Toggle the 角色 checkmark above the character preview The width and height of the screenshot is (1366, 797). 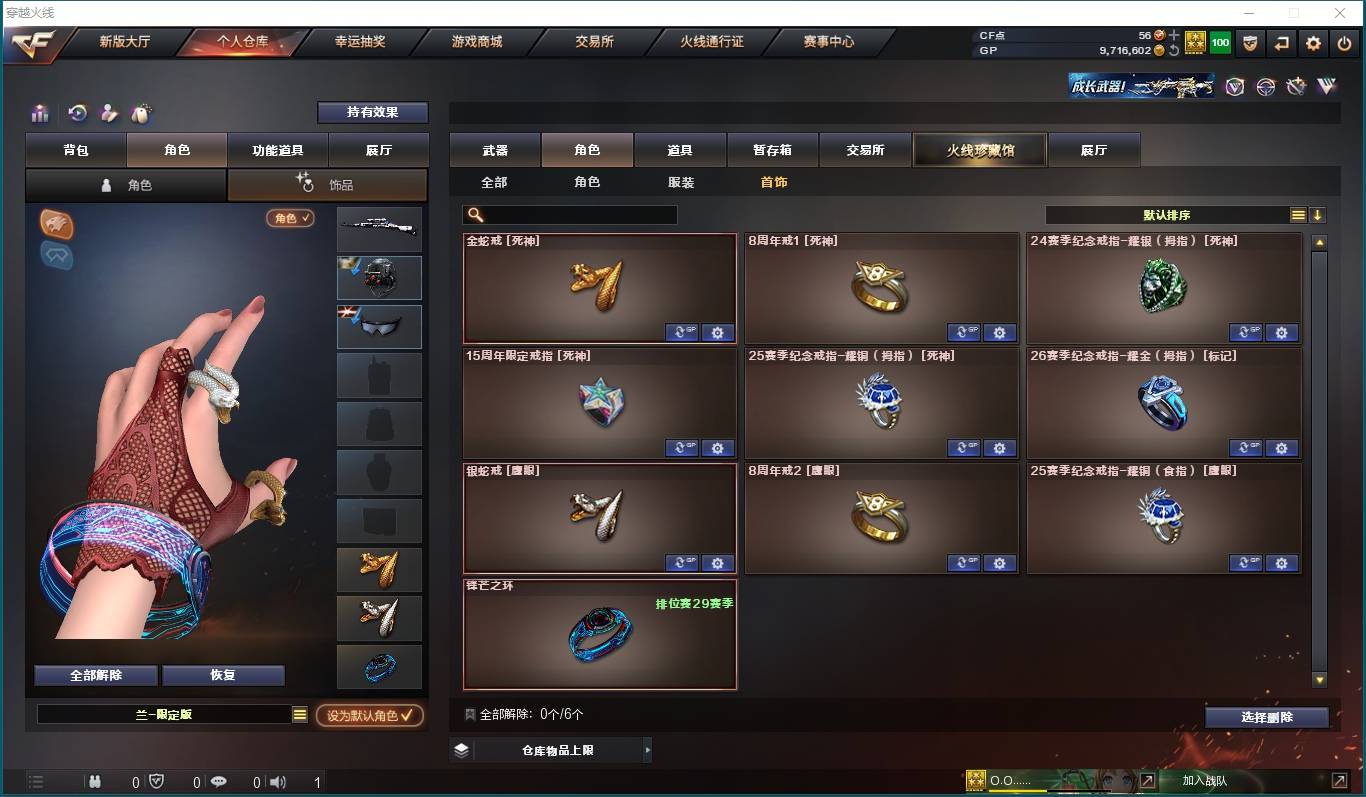[x=291, y=217]
